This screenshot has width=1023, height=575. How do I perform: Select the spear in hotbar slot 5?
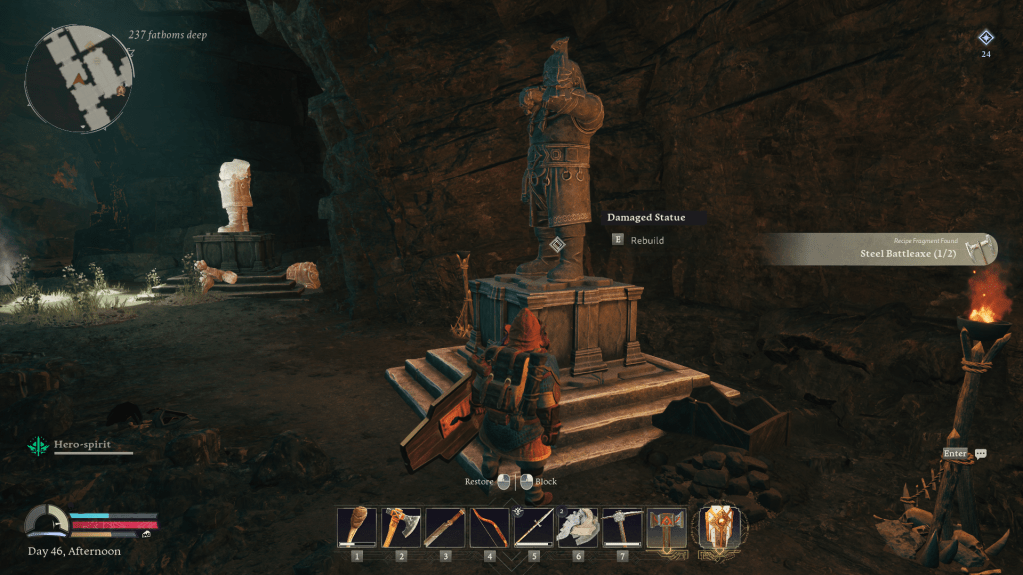click(534, 527)
